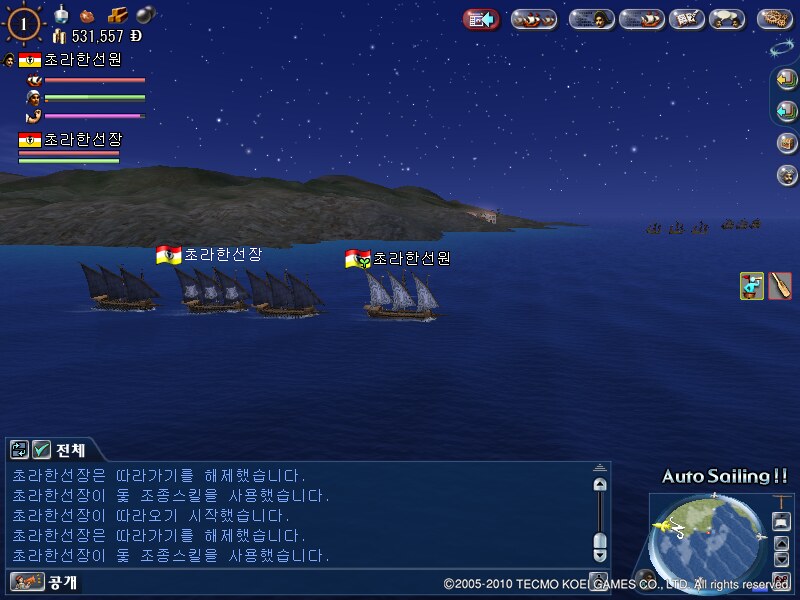Image resolution: width=800 pixels, height=600 pixels.
Task: Click the cyan arrow side panel button
Action: click(787, 111)
